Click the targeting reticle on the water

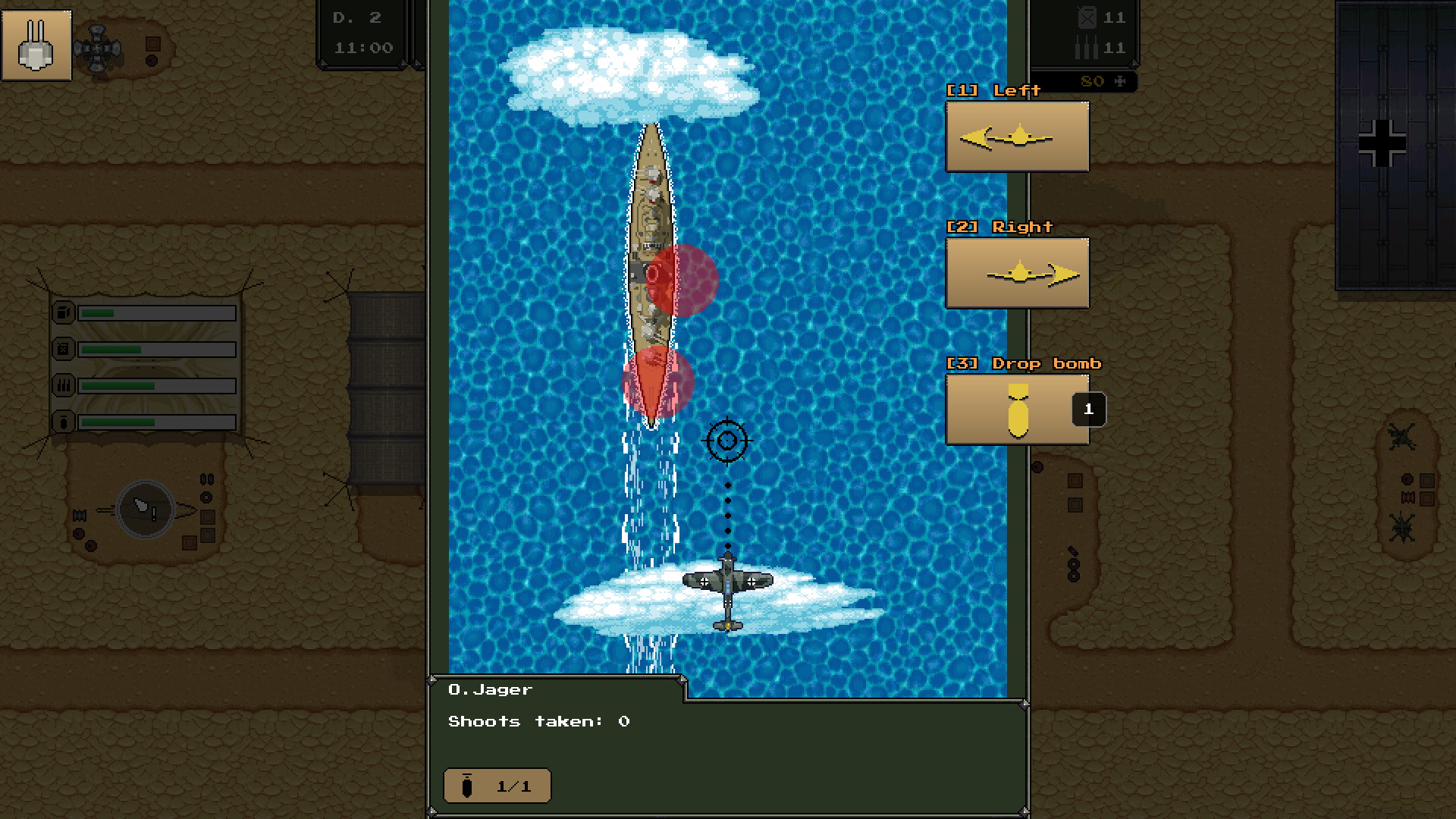click(x=726, y=440)
